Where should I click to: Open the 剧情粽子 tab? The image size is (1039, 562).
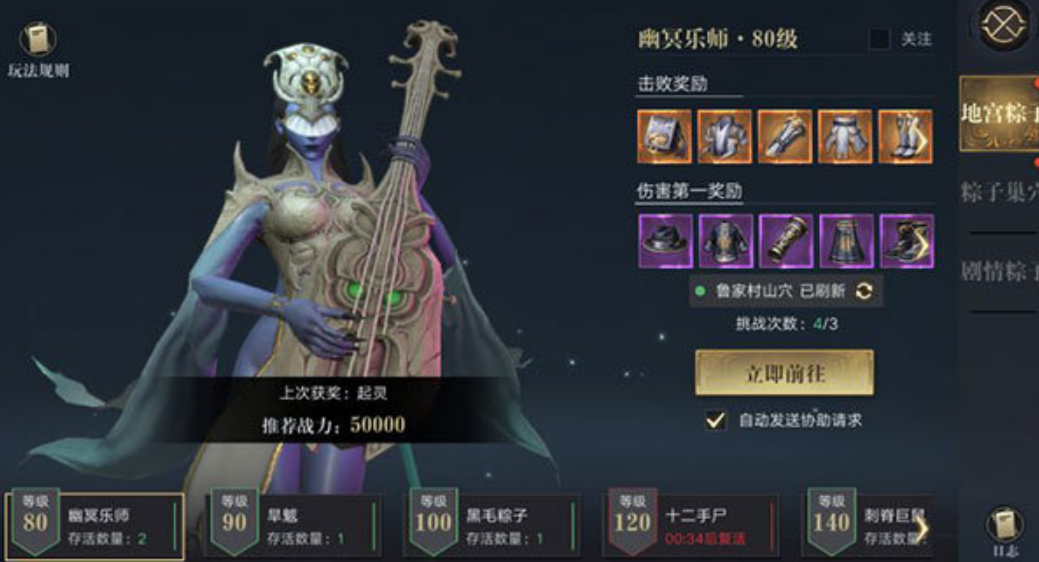[x=999, y=271]
